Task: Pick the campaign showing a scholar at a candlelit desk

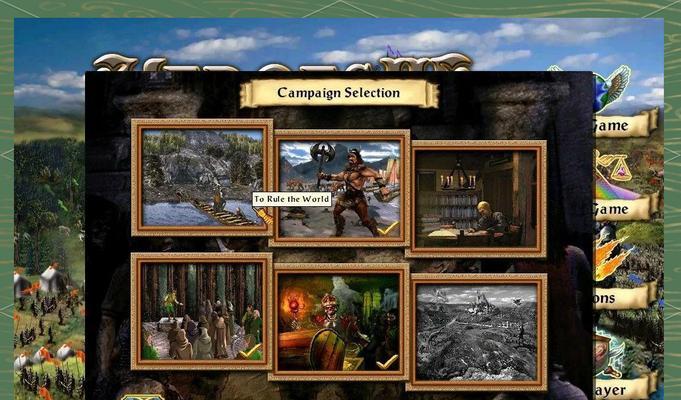Action: (x=477, y=198)
